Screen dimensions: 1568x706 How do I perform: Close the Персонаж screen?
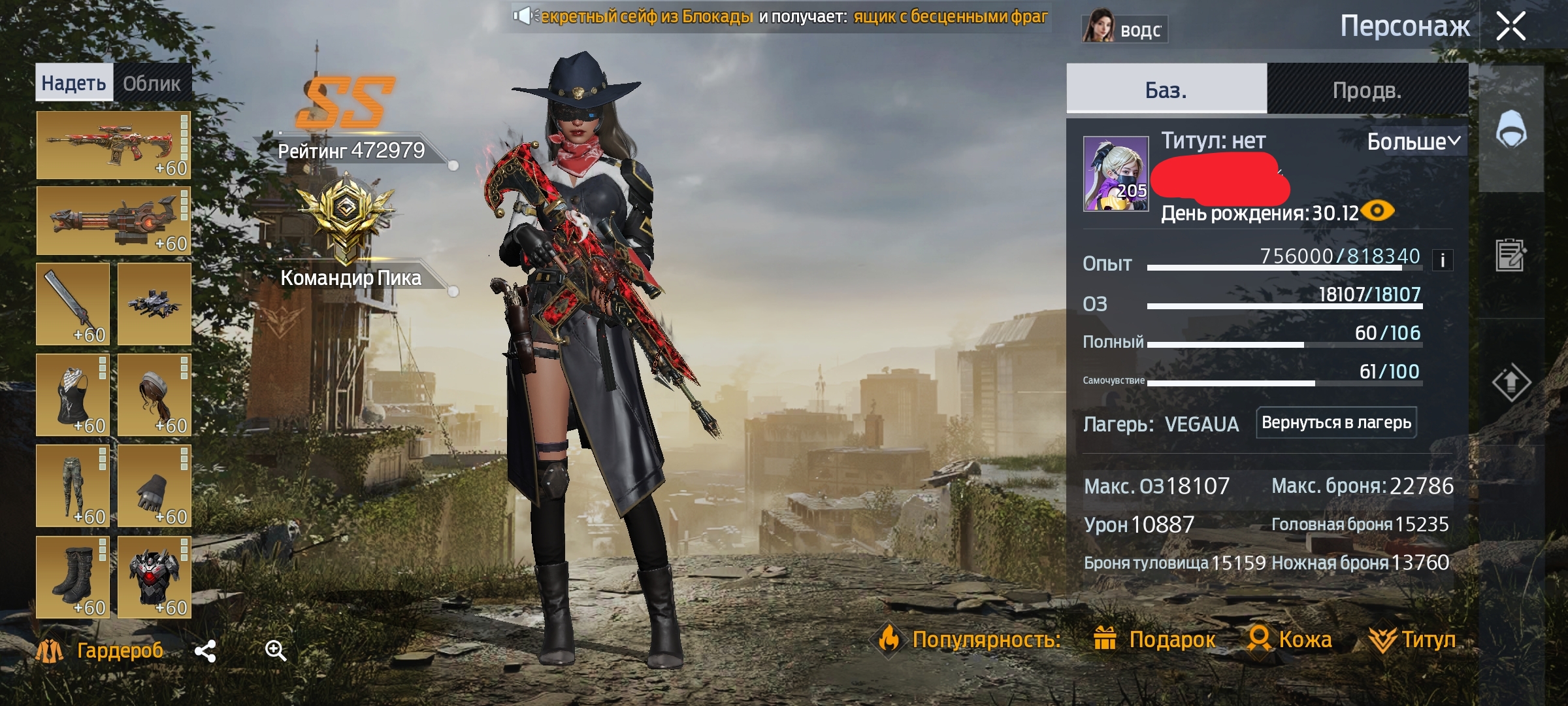[x=1511, y=27]
